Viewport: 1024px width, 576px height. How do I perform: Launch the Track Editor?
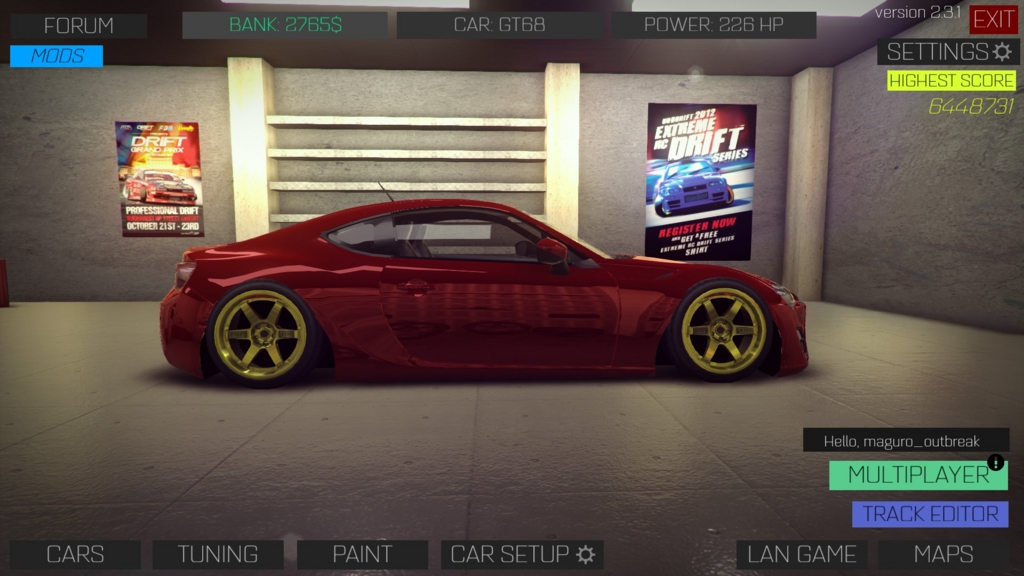tap(930, 514)
